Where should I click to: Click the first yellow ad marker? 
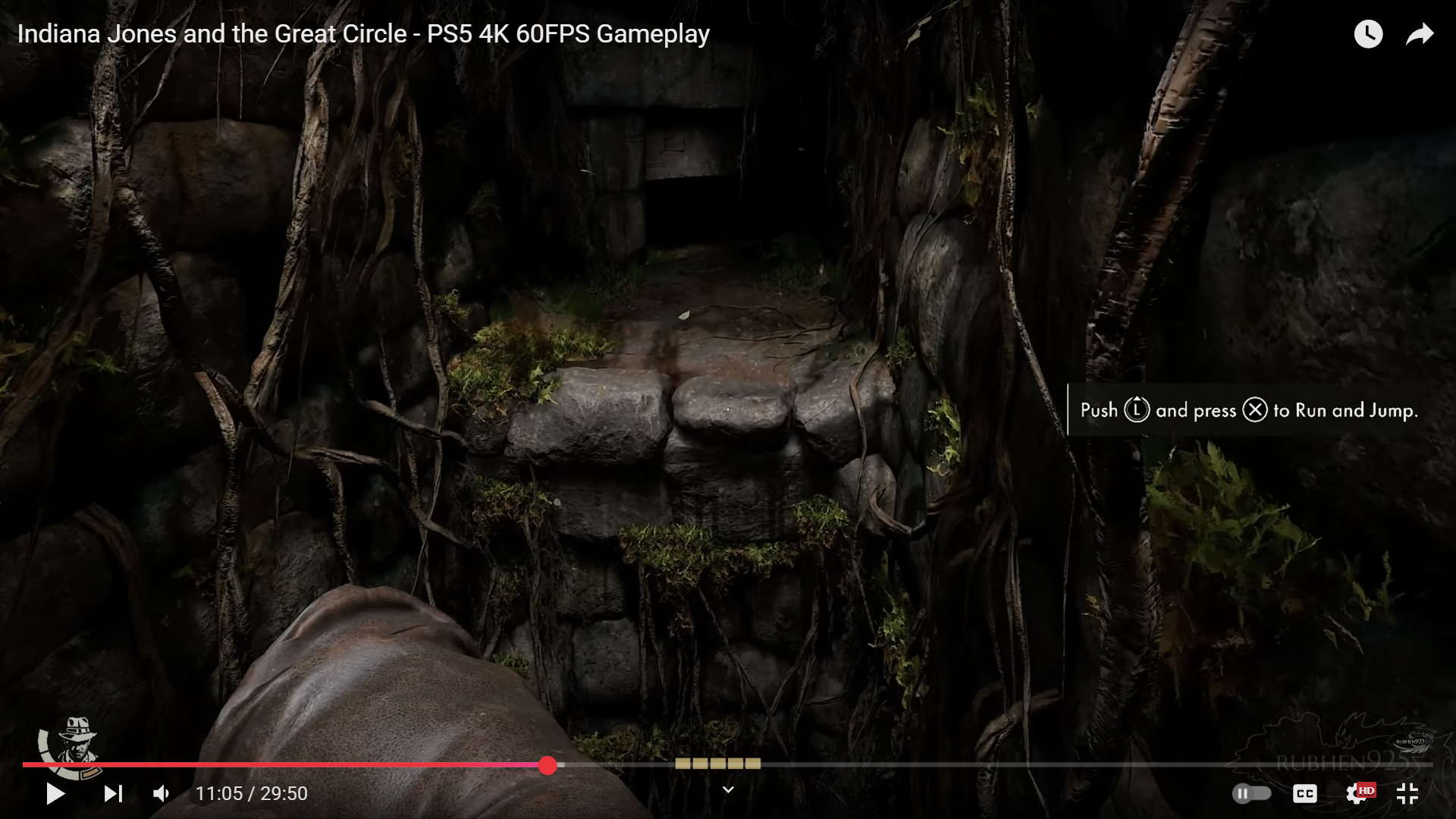click(x=682, y=764)
